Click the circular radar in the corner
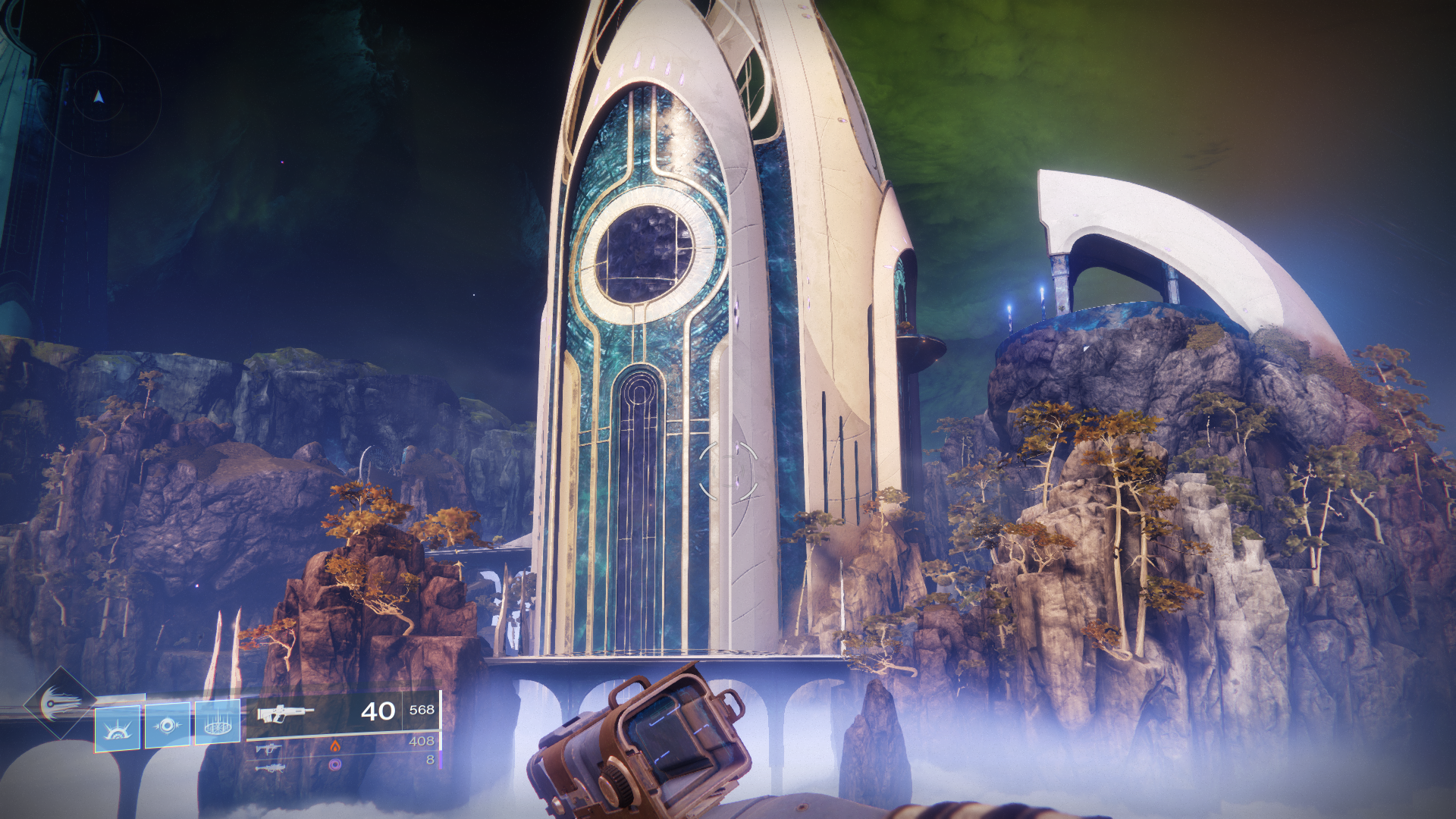 click(x=98, y=97)
